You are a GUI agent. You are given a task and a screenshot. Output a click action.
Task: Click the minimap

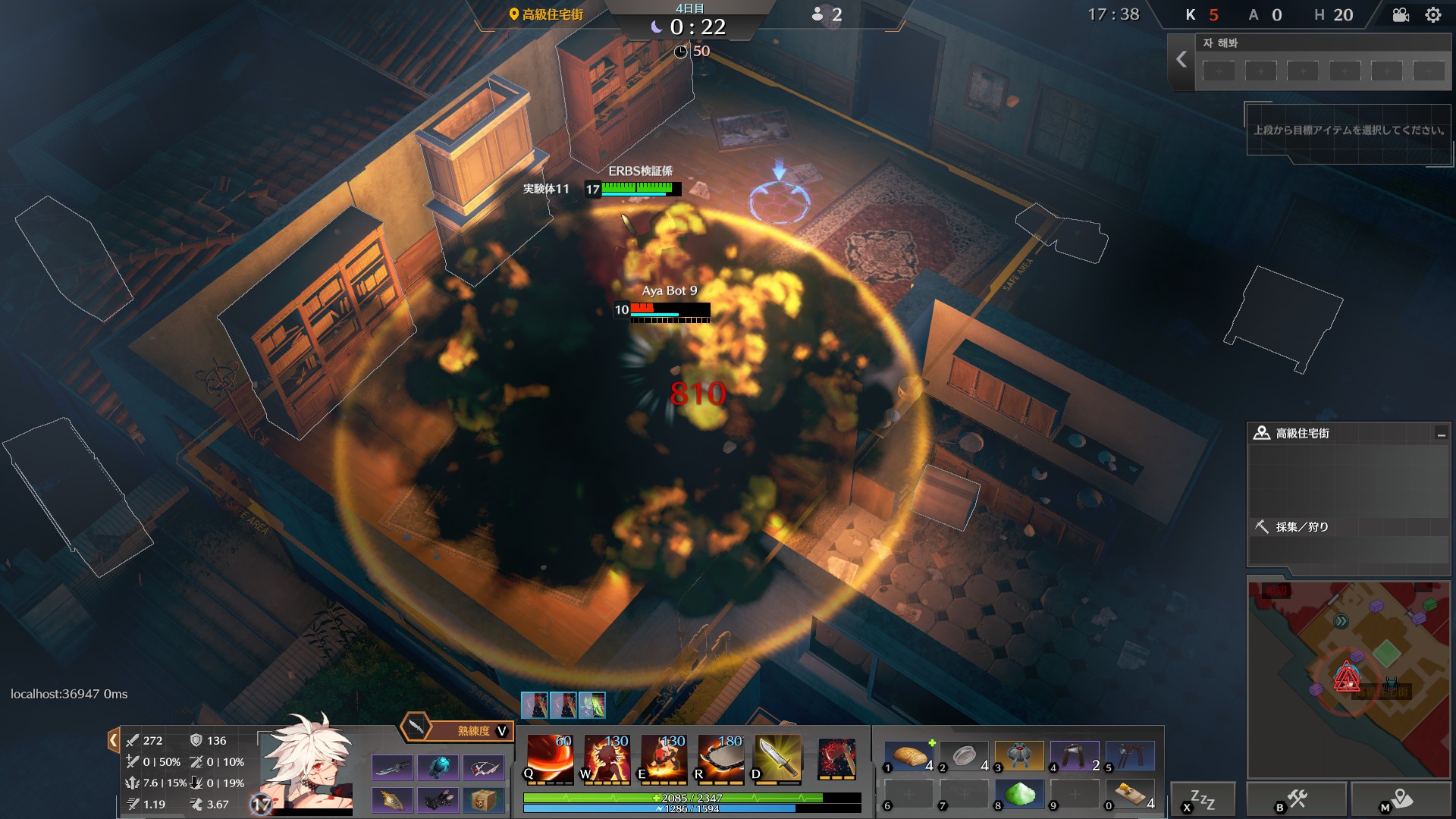pyautogui.click(x=1348, y=679)
